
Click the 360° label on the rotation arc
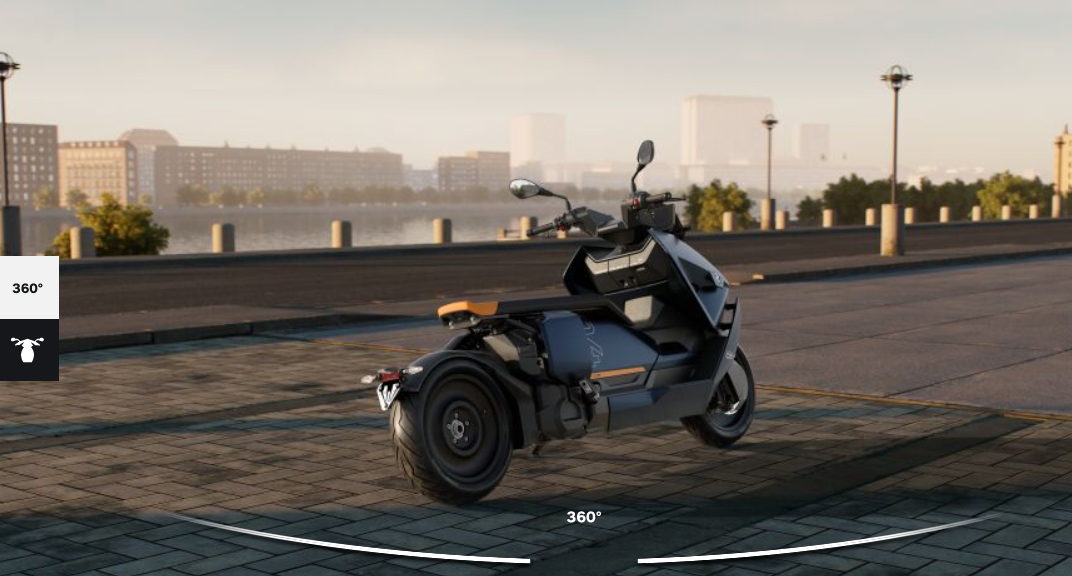pos(584,517)
